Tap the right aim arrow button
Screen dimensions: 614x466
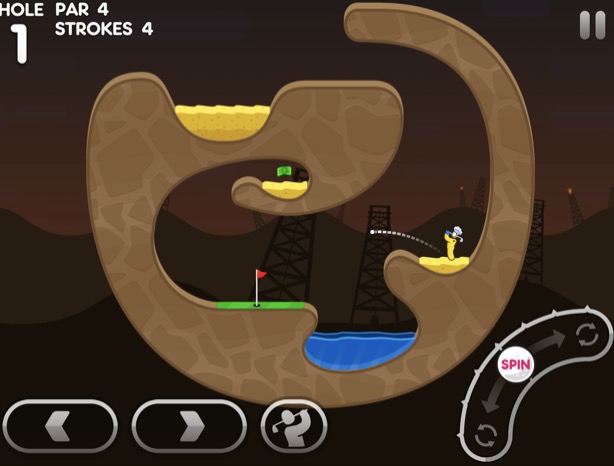point(189,426)
